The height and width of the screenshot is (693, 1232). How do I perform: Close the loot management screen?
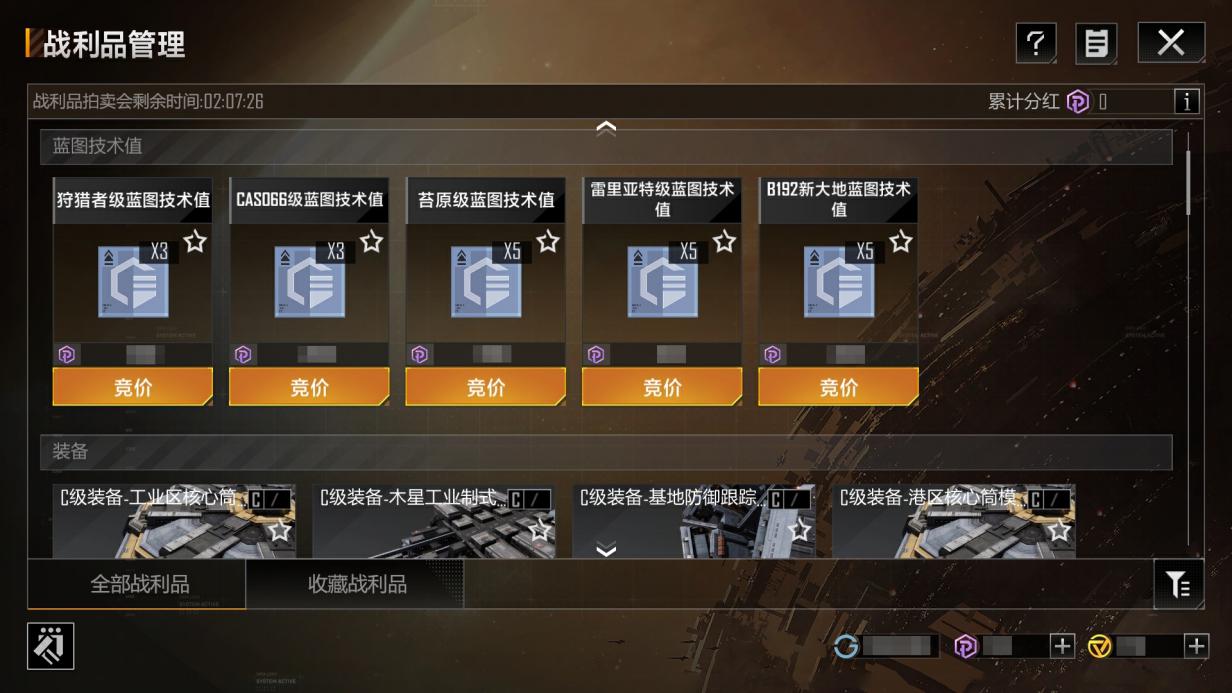1170,43
